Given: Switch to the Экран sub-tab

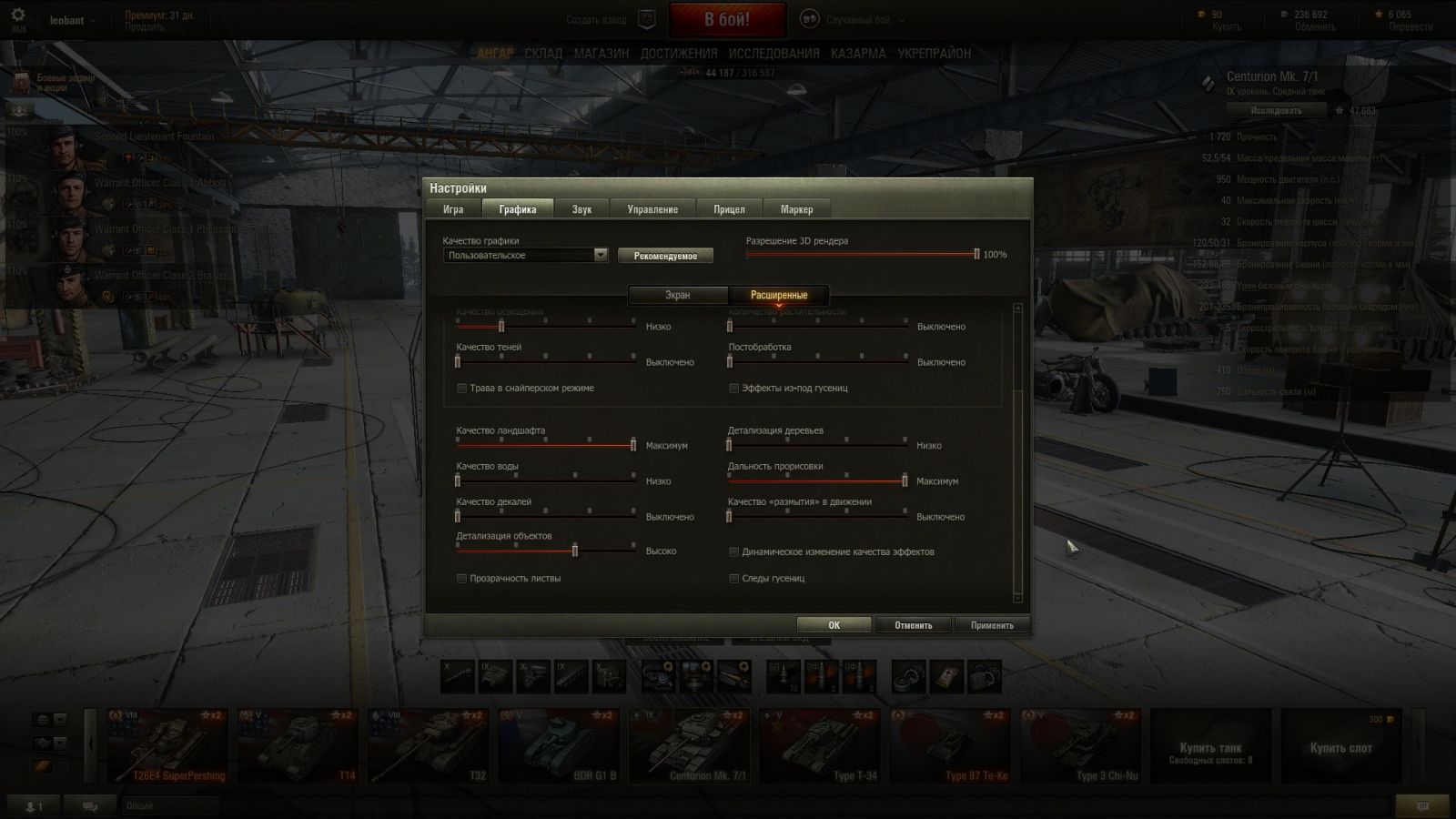Looking at the screenshot, I should [677, 295].
